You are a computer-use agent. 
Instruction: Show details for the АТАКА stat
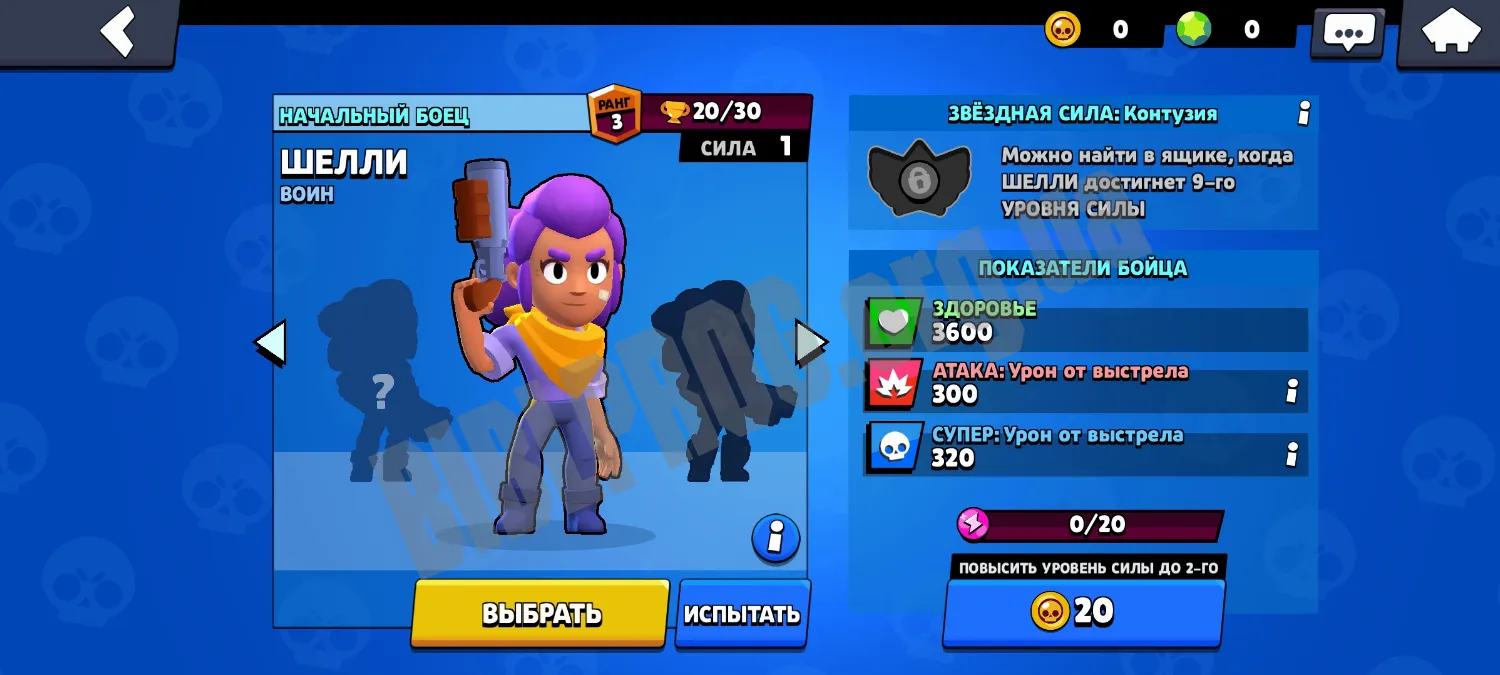click(1292, 391)
